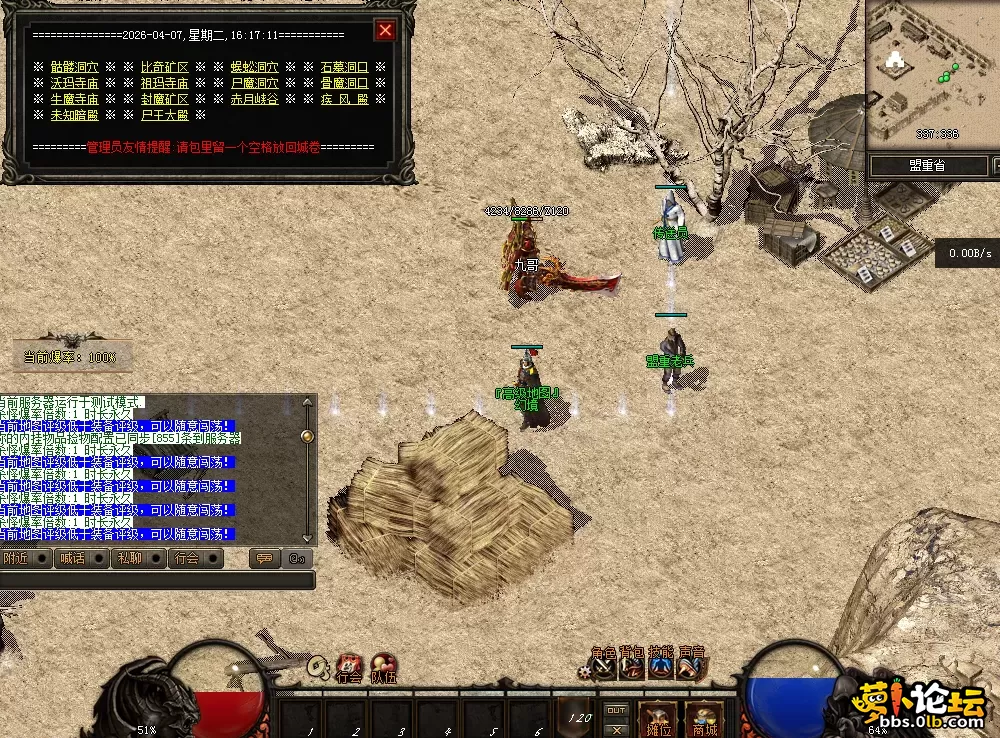Select the 私聊 private chat channel
The width and height of the screenshot is (1000, 738).
coord(129,559)
